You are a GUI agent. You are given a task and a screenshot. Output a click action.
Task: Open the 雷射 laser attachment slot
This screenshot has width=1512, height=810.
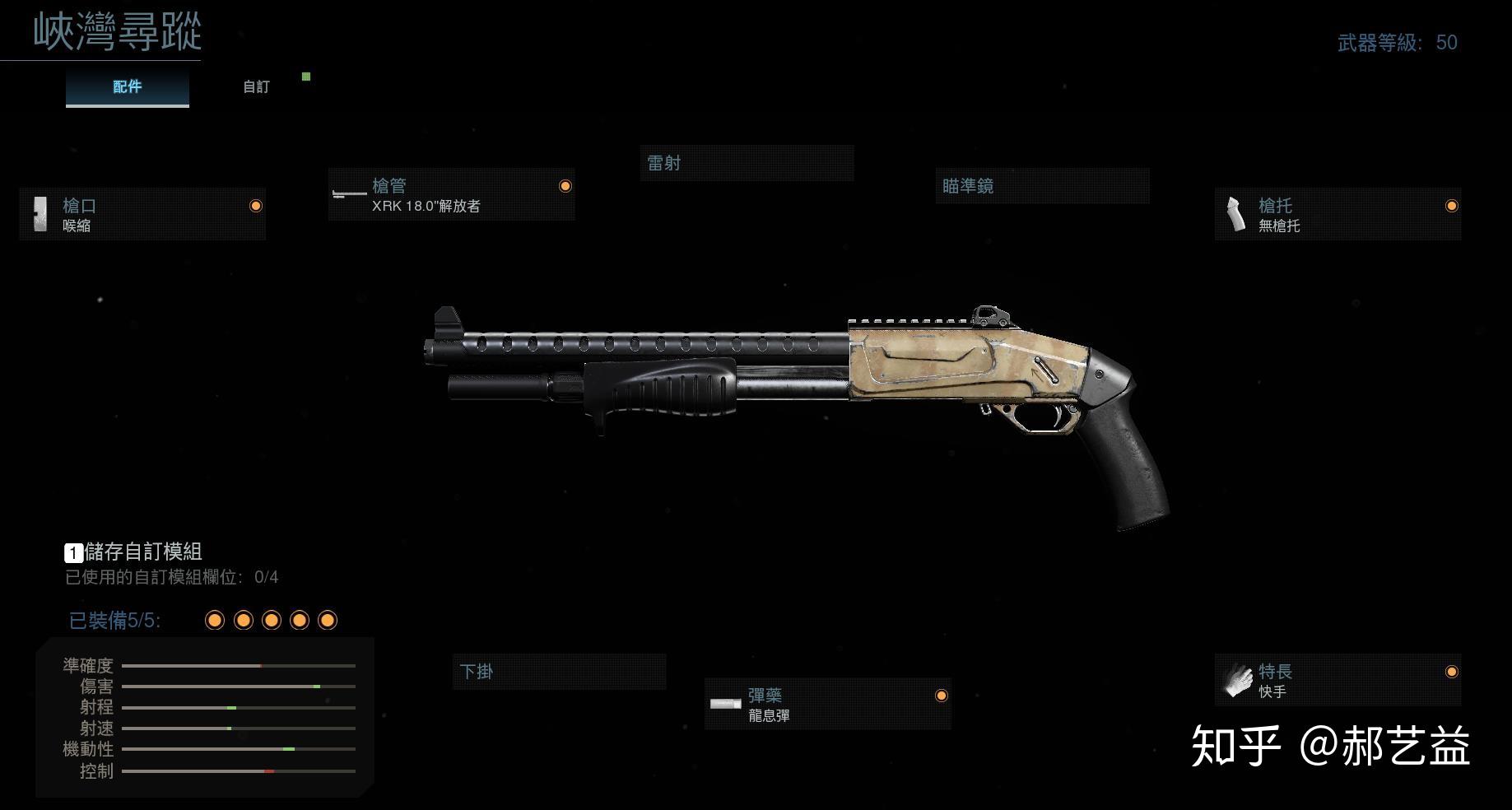click(x=746, y=163)
